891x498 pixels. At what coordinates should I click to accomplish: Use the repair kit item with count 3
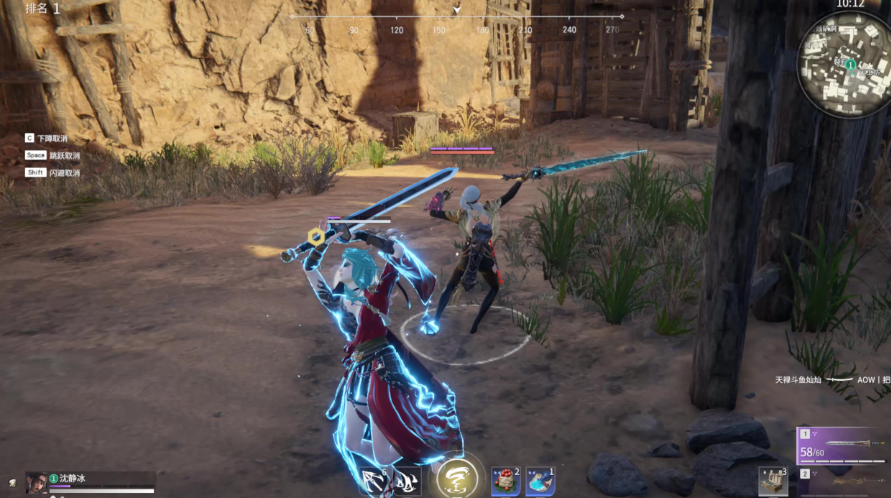(771, 482)
